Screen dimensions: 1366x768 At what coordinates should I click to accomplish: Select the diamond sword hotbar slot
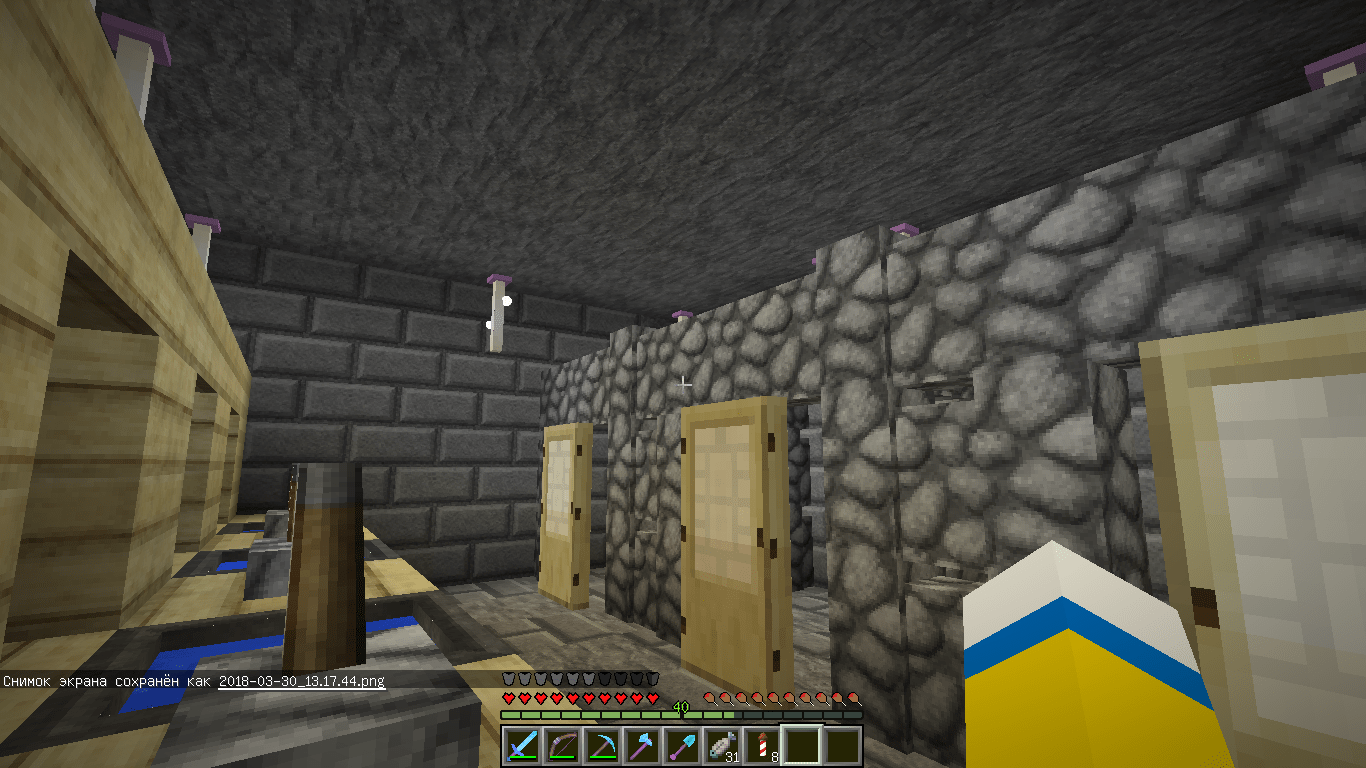tap(521, 745)
